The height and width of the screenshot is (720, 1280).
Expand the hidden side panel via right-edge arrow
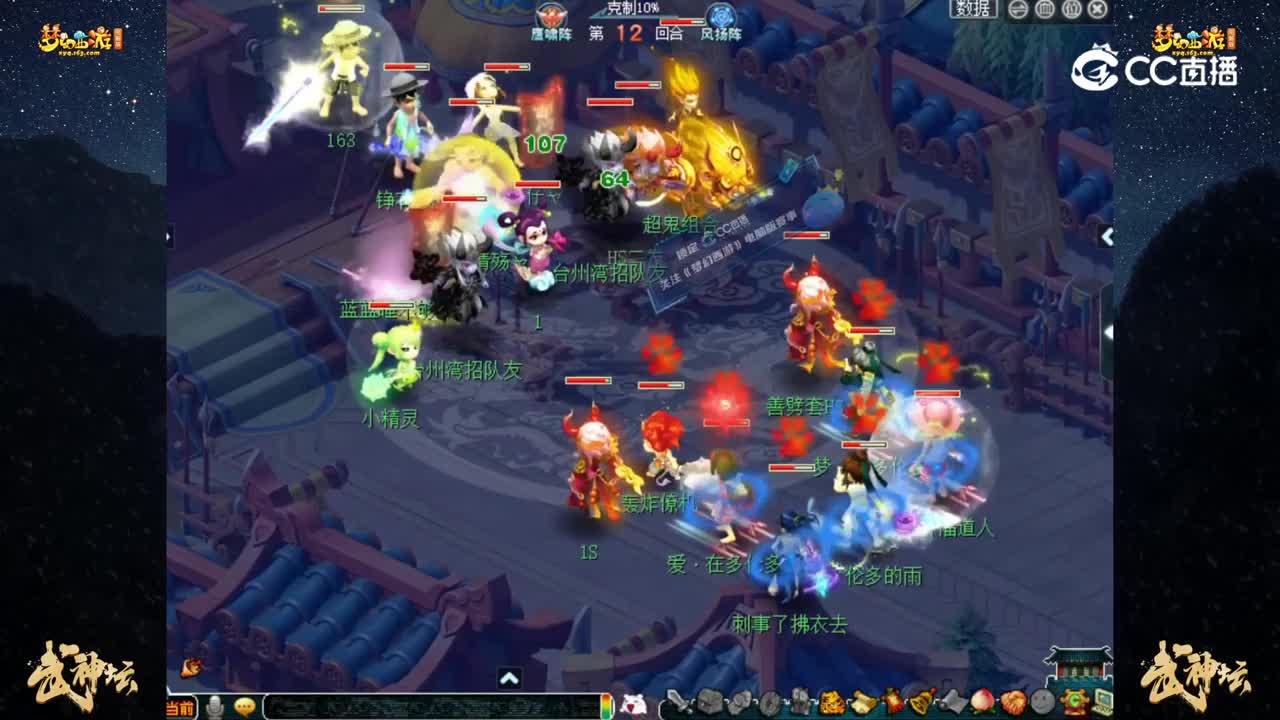[x=1106, y=238]
